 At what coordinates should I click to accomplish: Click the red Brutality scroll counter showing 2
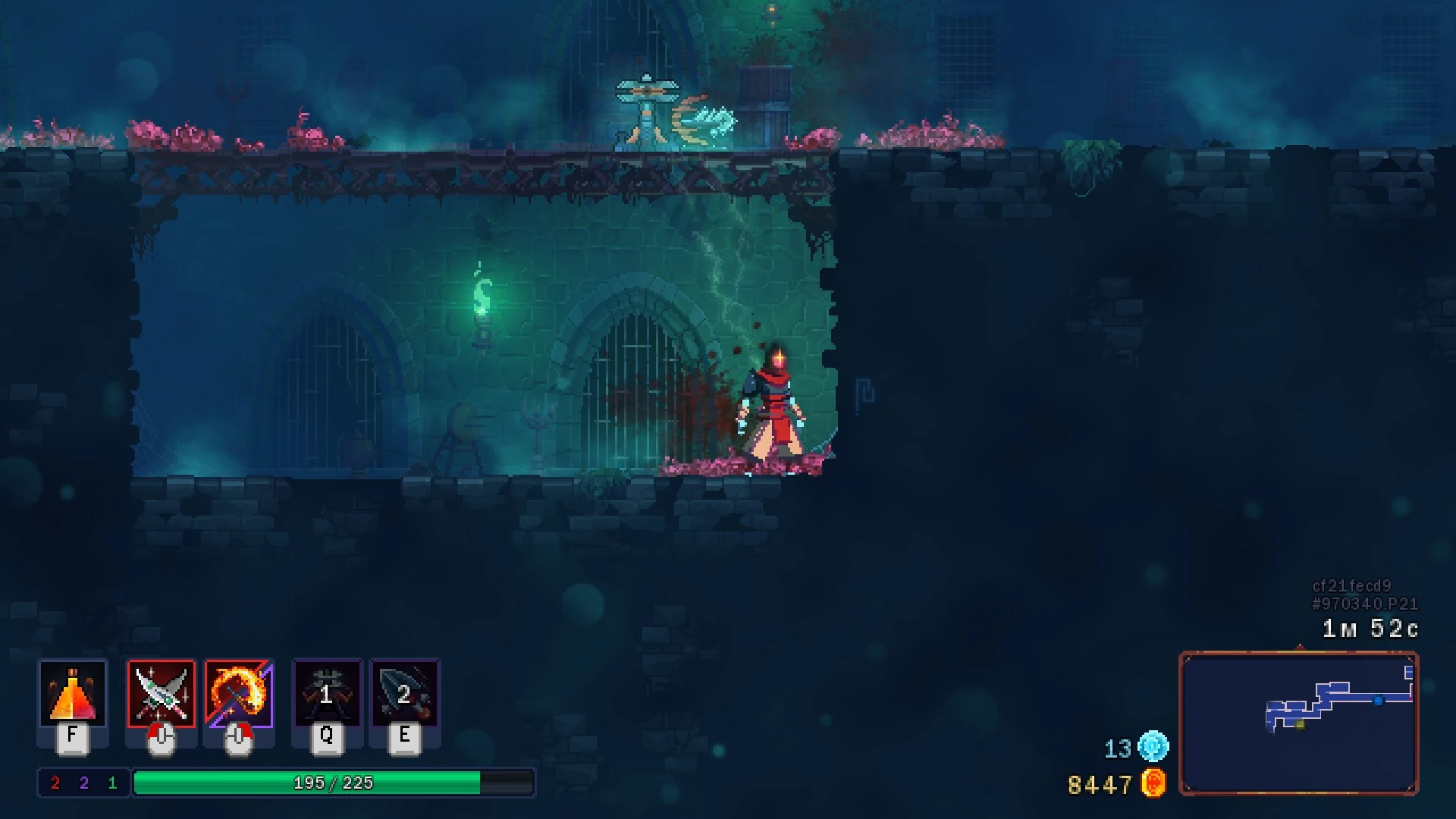pyautogui.click(x=54, y=782)
